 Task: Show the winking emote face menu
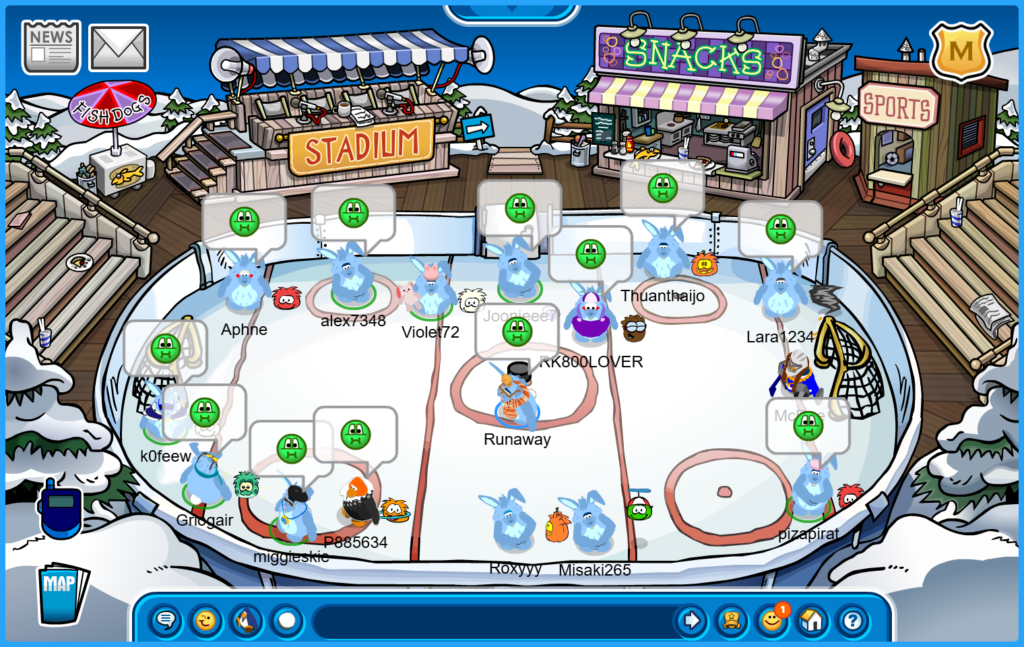click(x=206, y=621)
